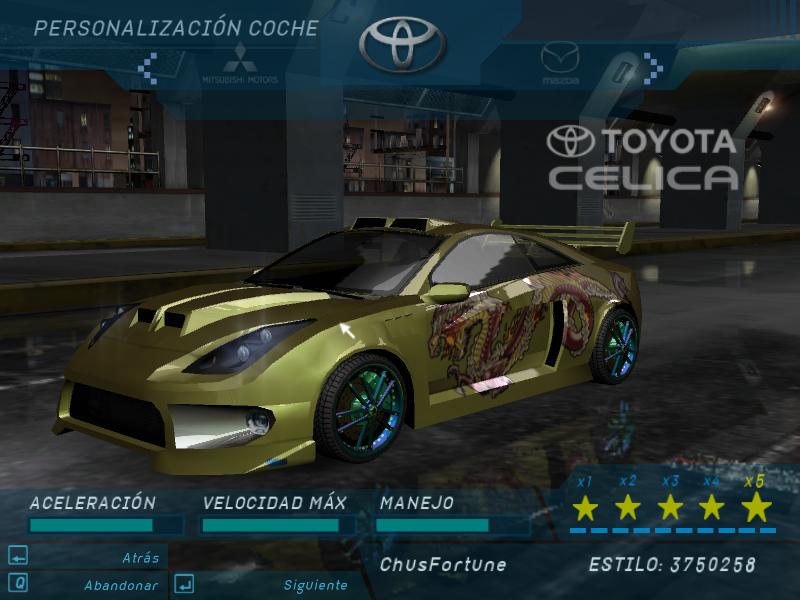Click the left brand scroll arrow
The image size is (800, 600).
coord(147,68)
